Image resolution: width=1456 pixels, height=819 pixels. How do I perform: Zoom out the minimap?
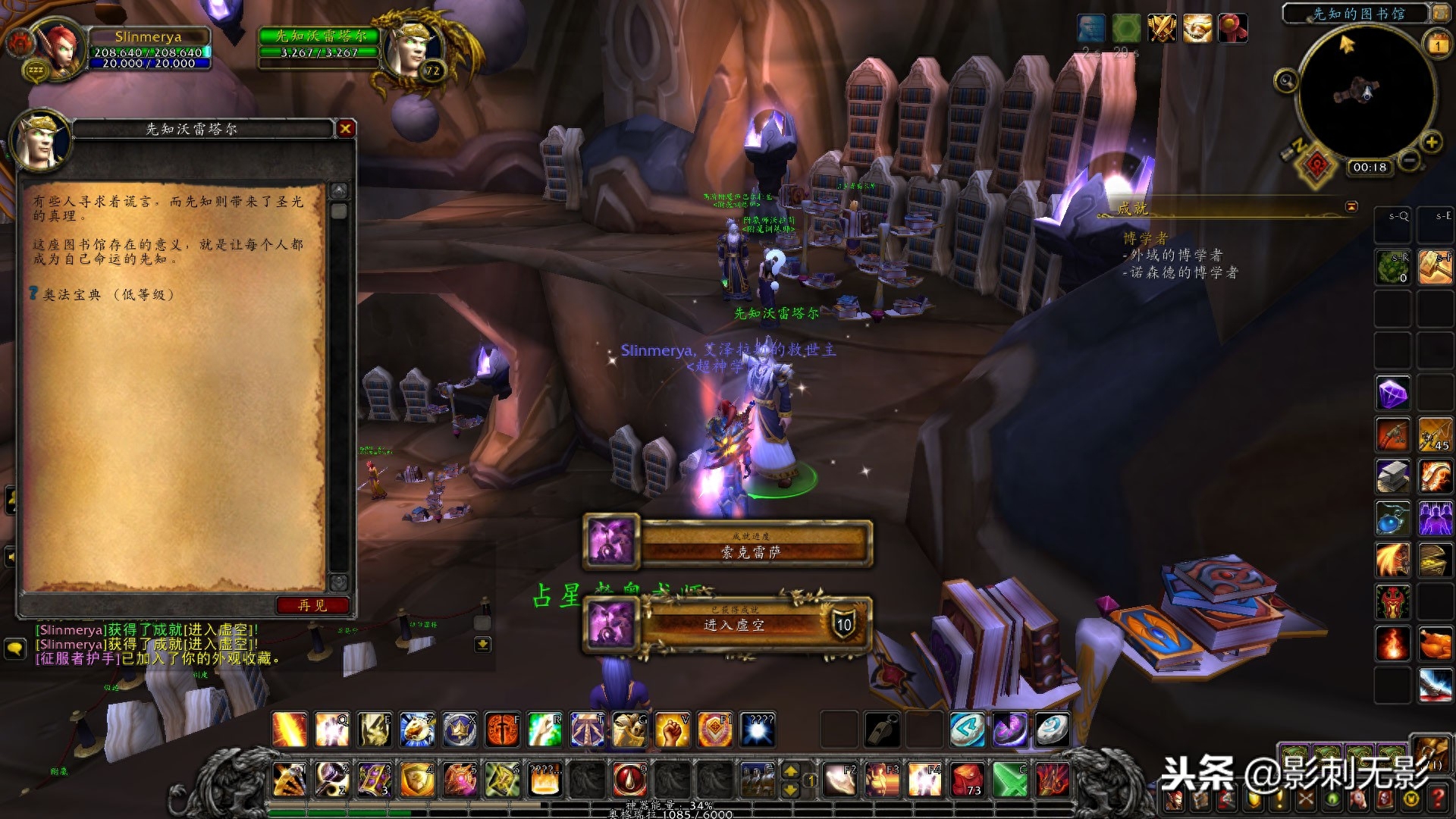click(1409, 160)
